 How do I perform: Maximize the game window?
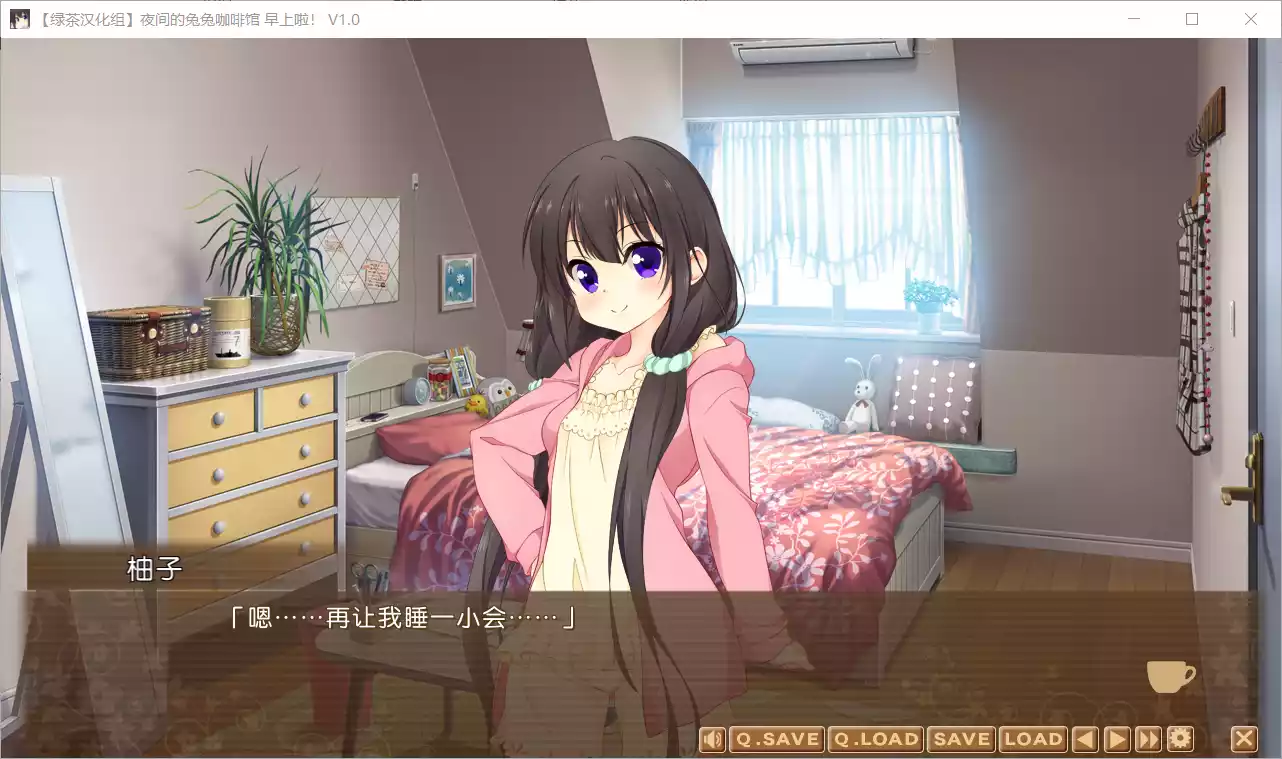pyautogui.click(x=1192, y=19)
